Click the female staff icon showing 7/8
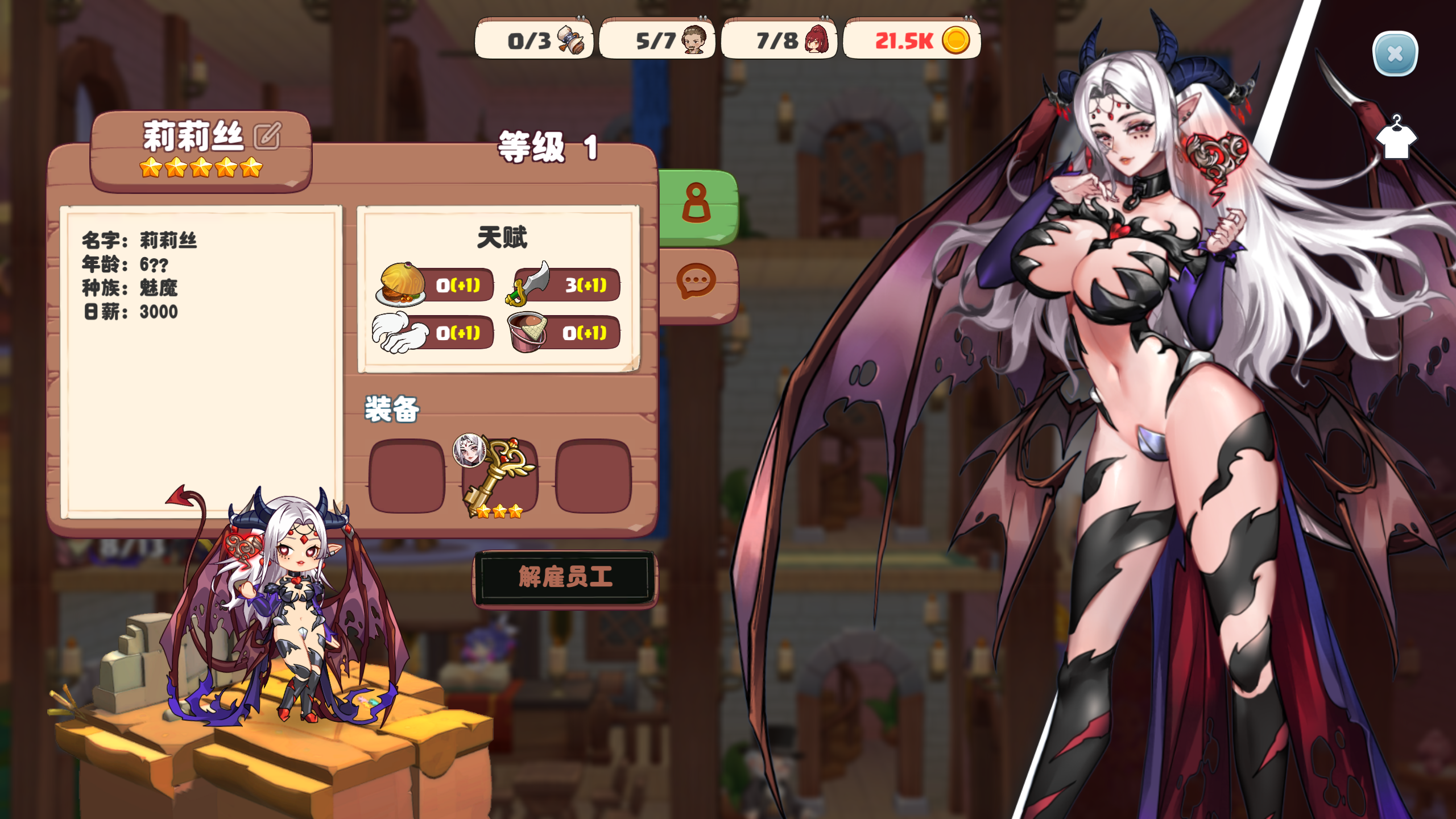This screenshot has width=1456, height=819. (817, 41)
